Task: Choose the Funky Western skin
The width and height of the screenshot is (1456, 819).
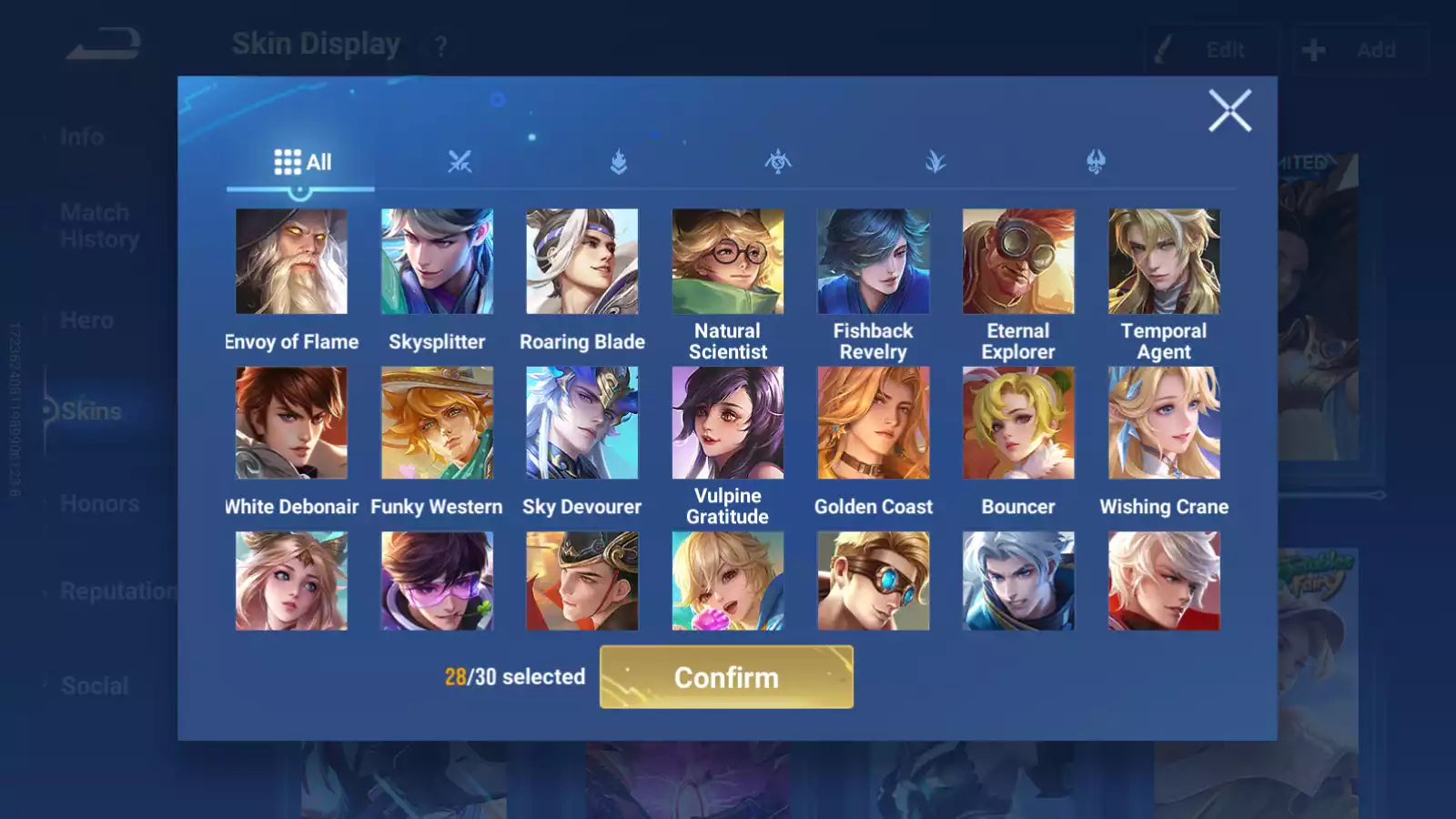Action: [x=437, y=423]
